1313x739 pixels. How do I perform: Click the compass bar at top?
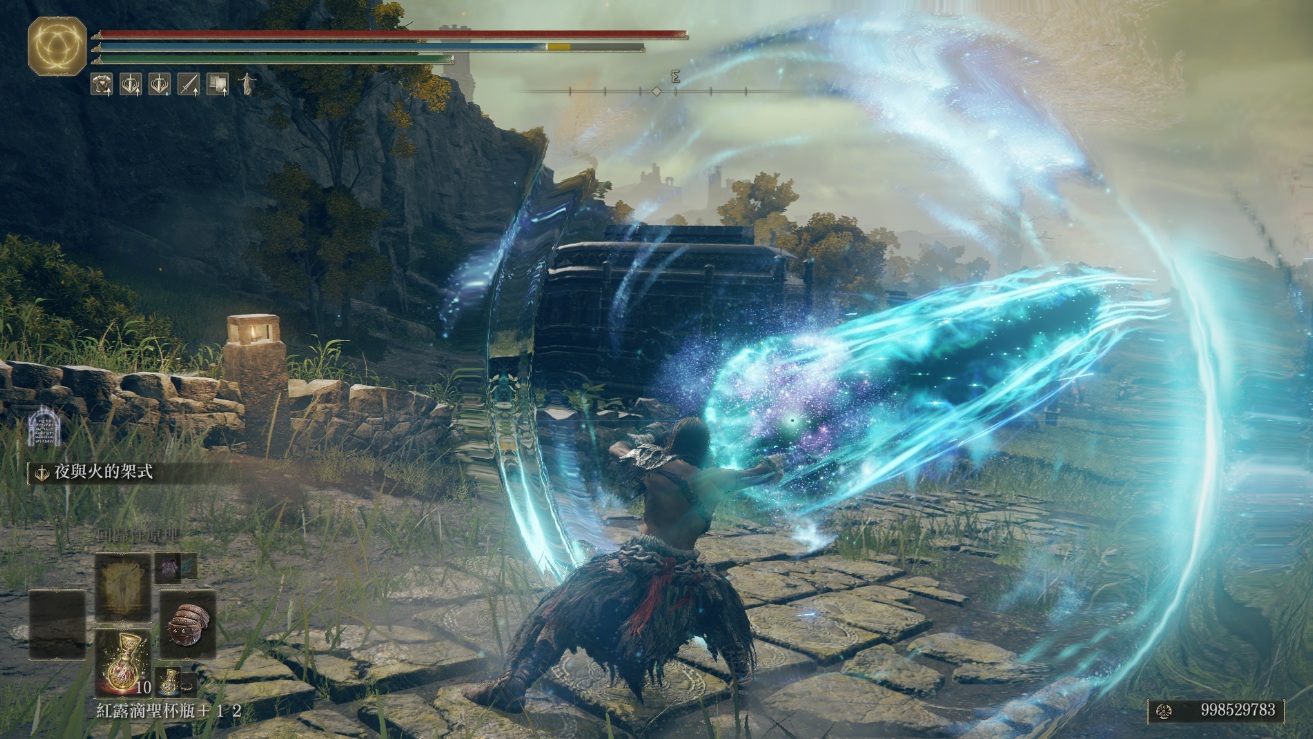[x=656, y=90]
